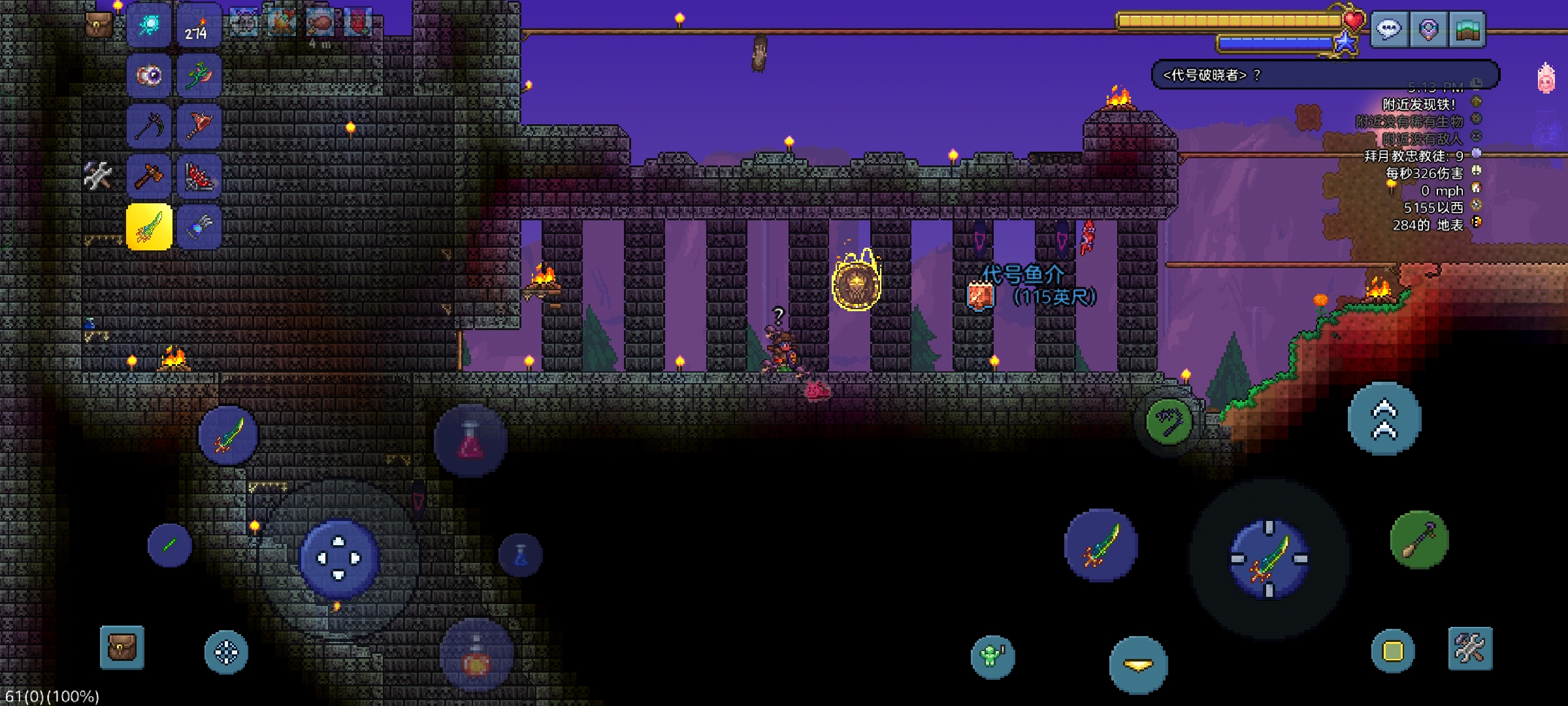Open inventory via top leather bag icon
This screenshot has width=1568, height=706.
(x=99, y=25)
